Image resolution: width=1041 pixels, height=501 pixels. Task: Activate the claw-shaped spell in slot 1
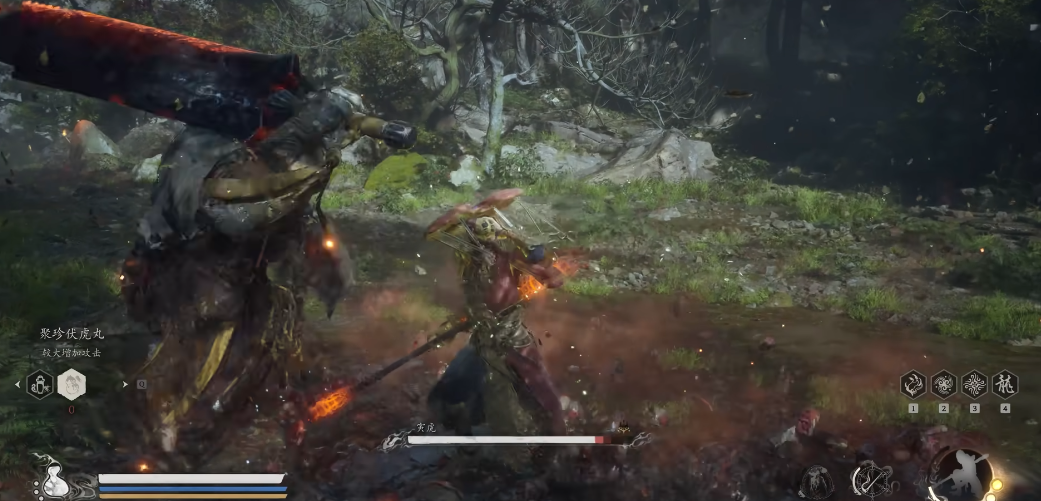click(913, 384)
